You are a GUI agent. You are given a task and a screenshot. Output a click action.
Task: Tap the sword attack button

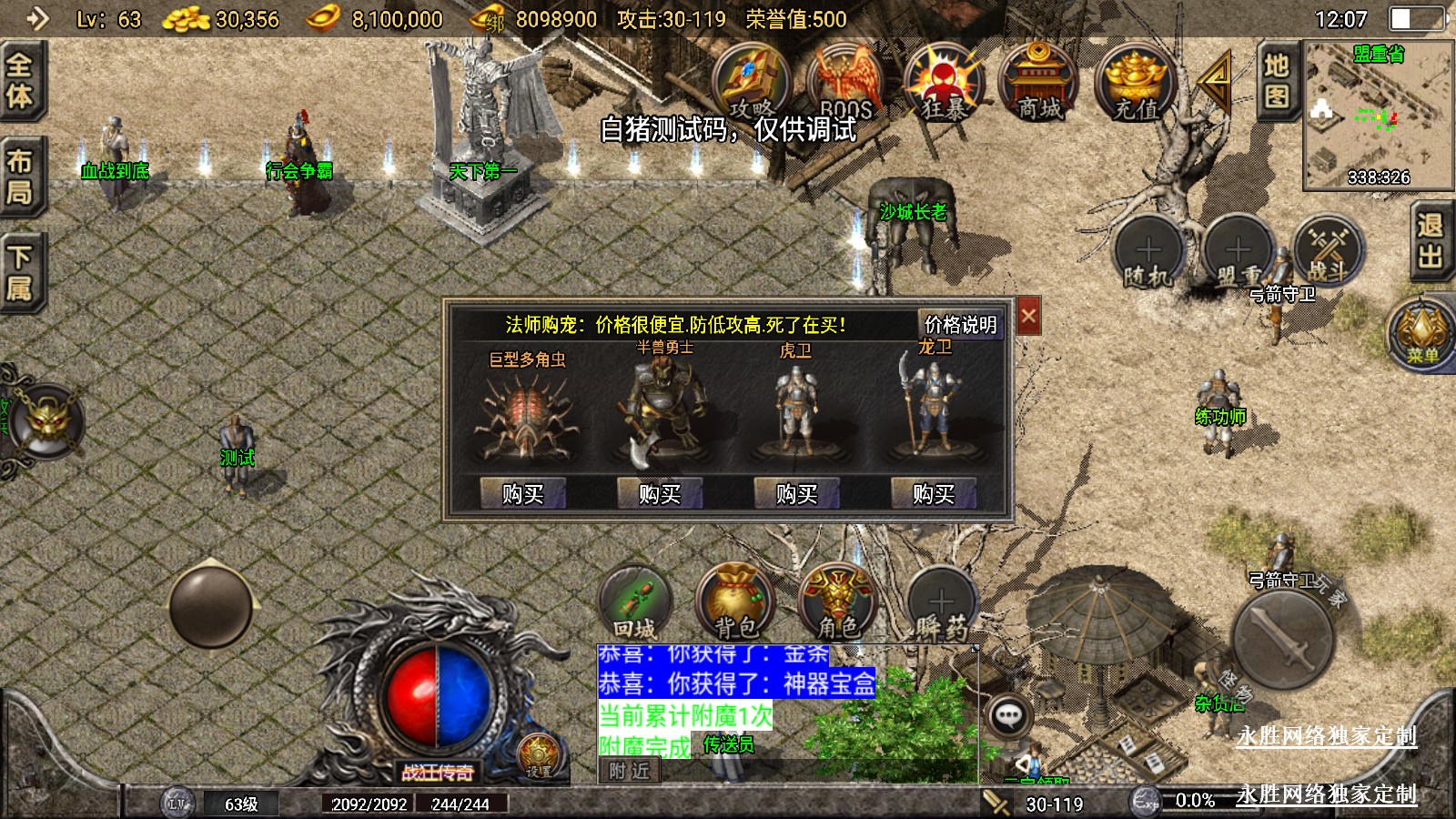point(1283,639)
